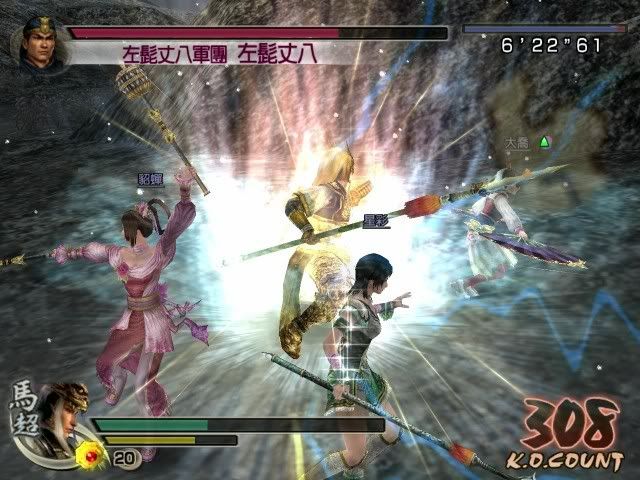Select the 貂蟬 name tag
Viewport: 640px width, 480px height.
151,179
